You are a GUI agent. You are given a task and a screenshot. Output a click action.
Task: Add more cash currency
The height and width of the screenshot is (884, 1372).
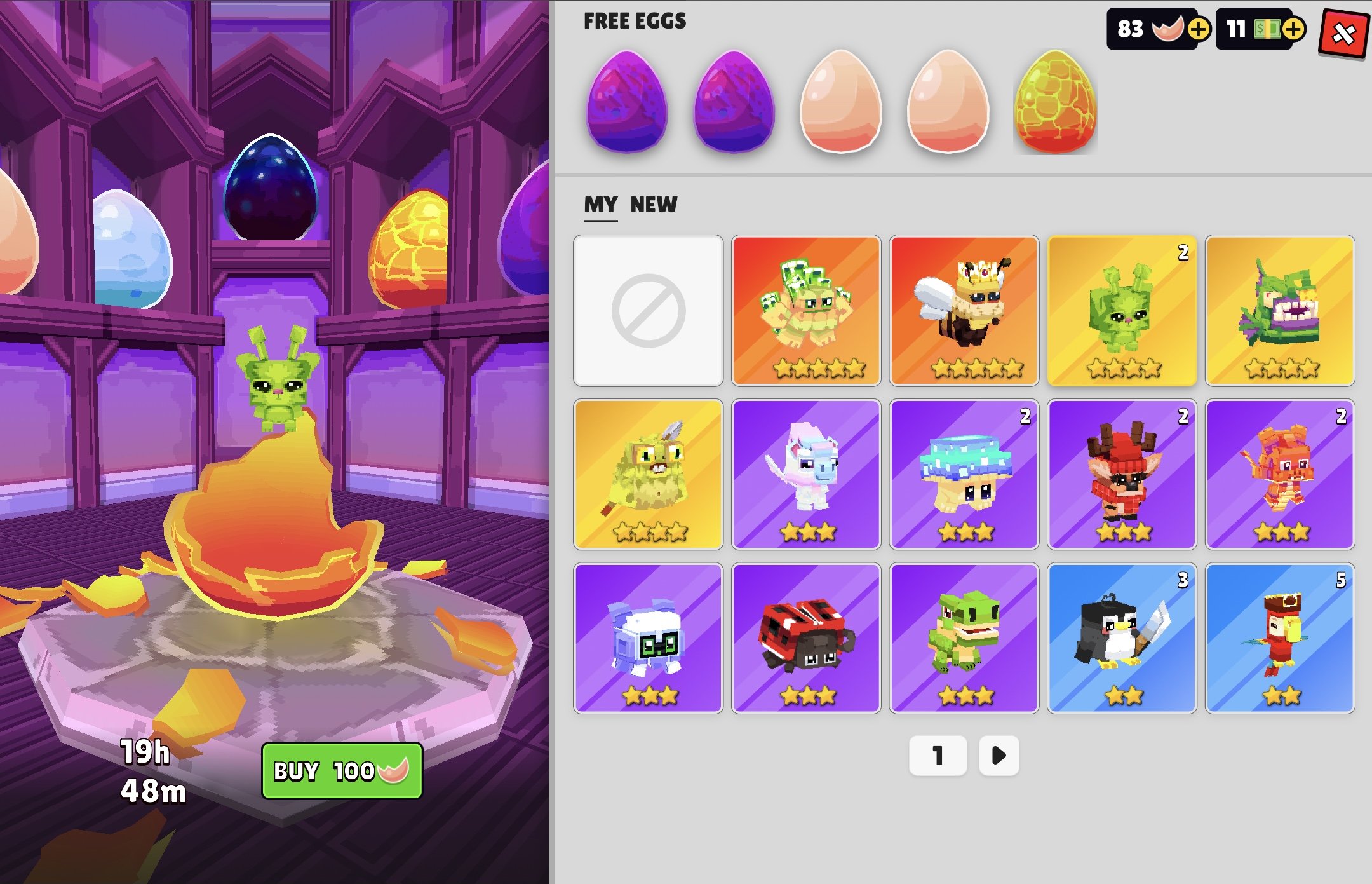[x=1293, y=29]
